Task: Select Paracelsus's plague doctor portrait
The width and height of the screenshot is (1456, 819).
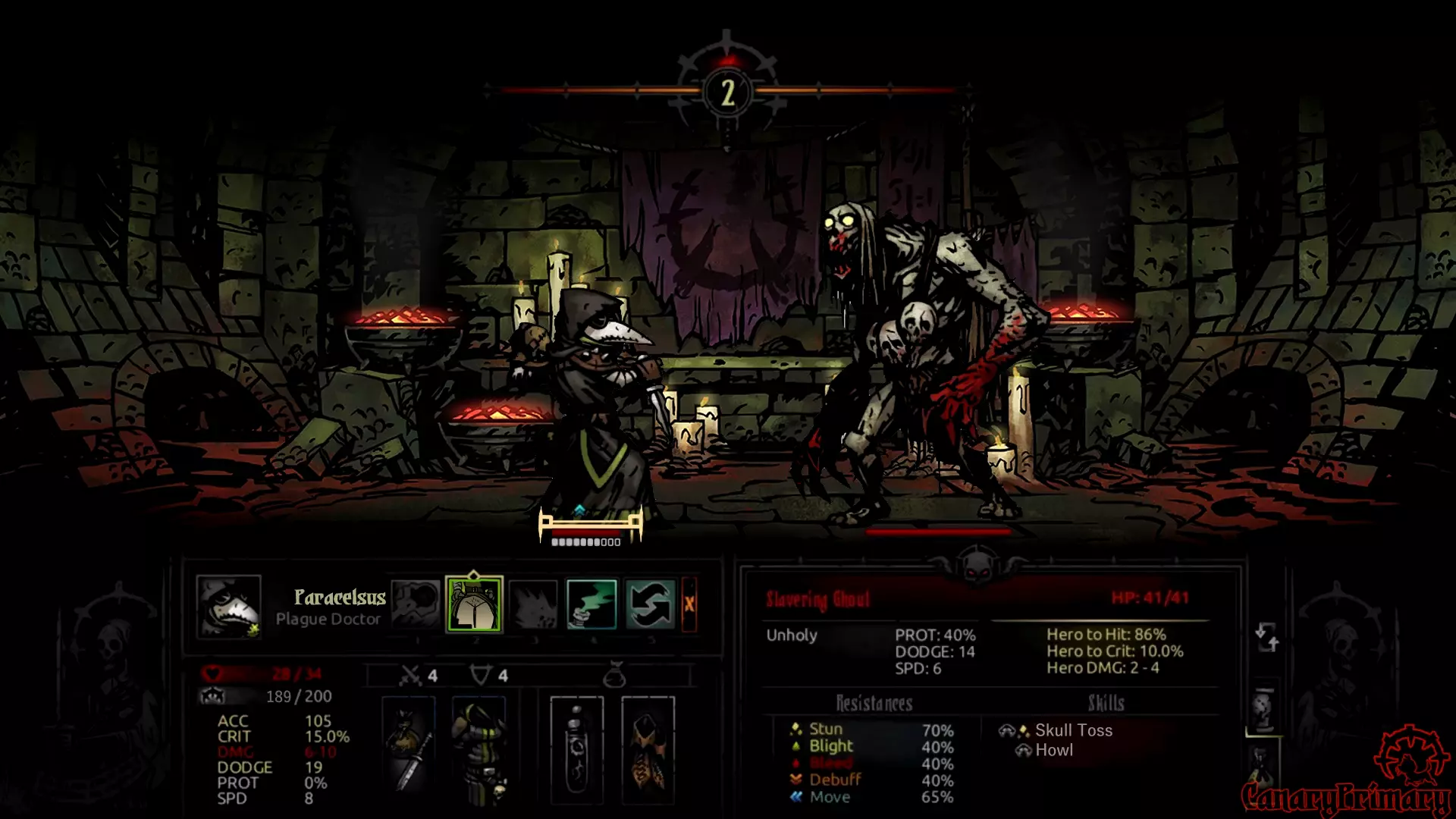Action: 228,606
